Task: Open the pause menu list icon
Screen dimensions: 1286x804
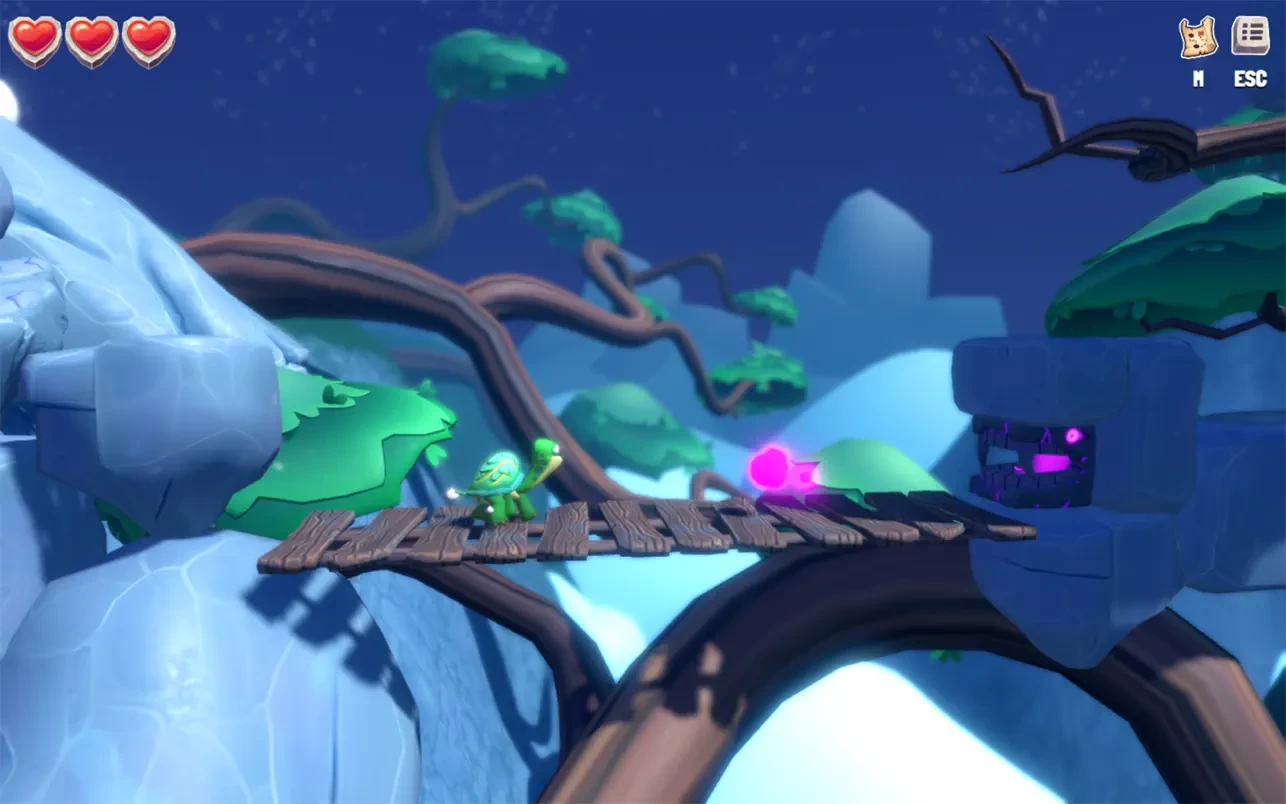Action: [x=1250, y=36]
